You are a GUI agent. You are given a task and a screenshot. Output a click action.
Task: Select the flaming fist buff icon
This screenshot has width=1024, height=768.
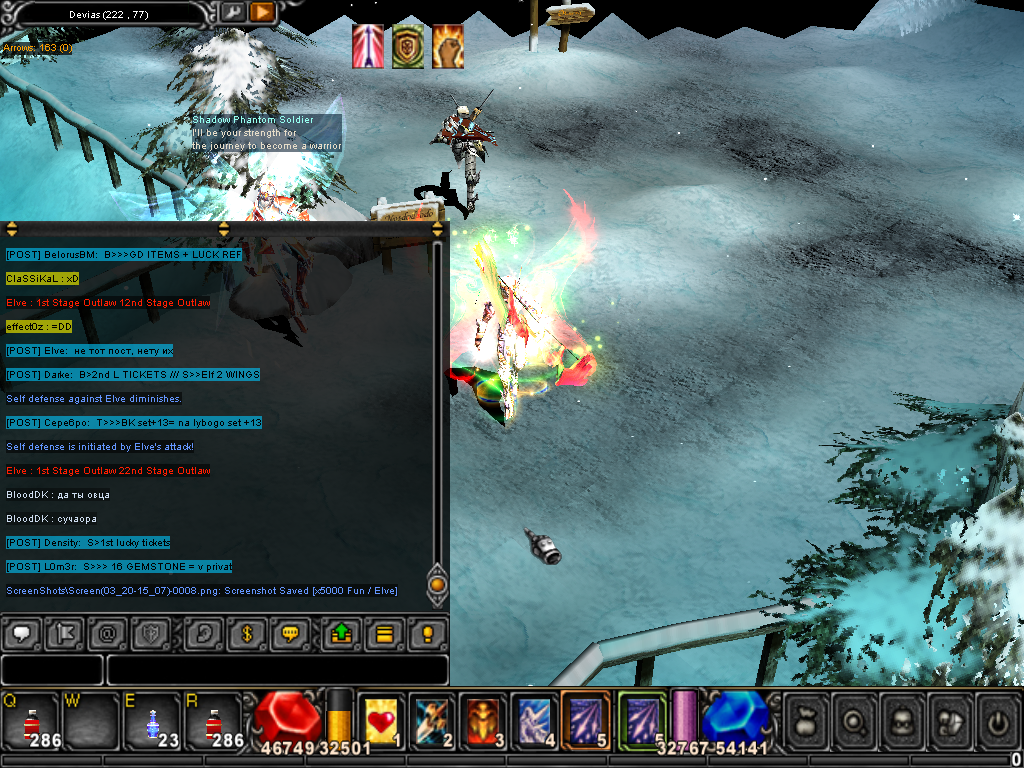[x=447, y=47]
